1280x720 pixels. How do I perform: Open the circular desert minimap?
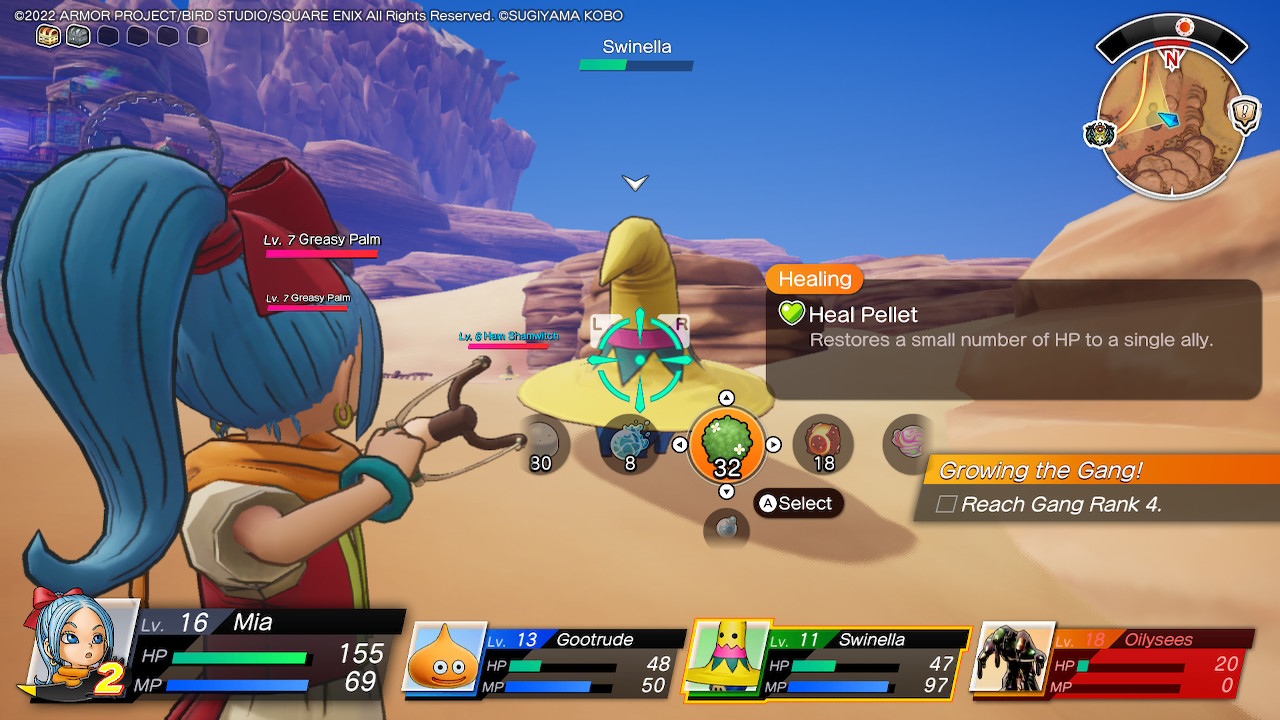tap(1171, 123)
